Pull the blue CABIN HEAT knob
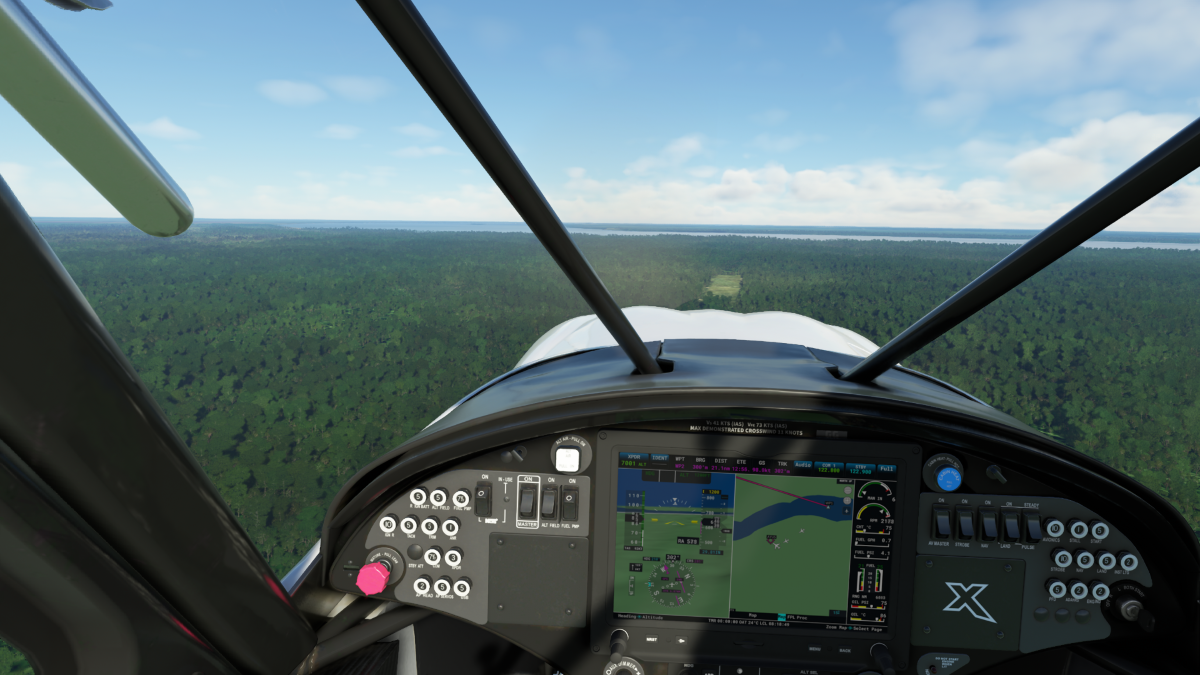Image resolution: width=1200 pixels, height=675 pixels. 948,478
